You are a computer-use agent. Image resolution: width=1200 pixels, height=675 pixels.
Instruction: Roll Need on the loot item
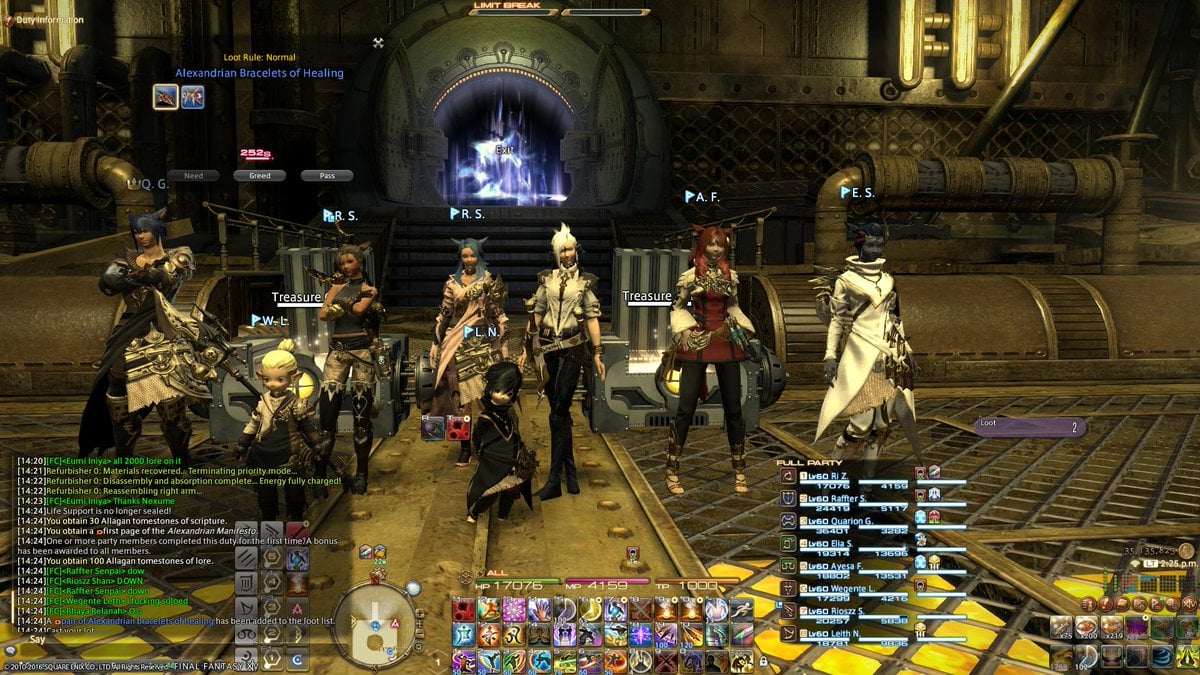click(193, 176)
